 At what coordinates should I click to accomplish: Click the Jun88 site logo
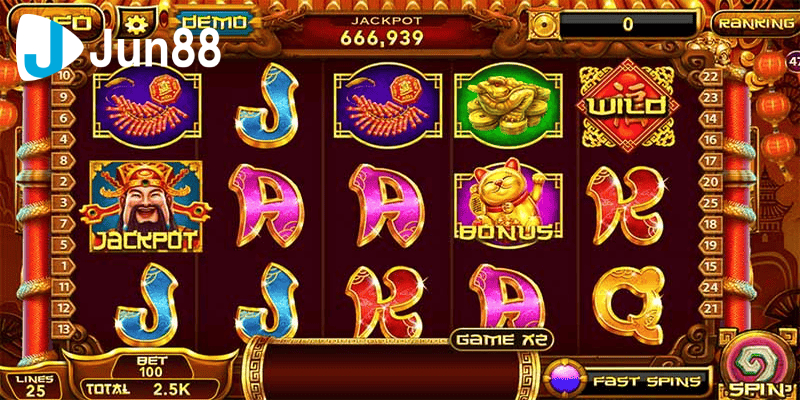(122, 50)
